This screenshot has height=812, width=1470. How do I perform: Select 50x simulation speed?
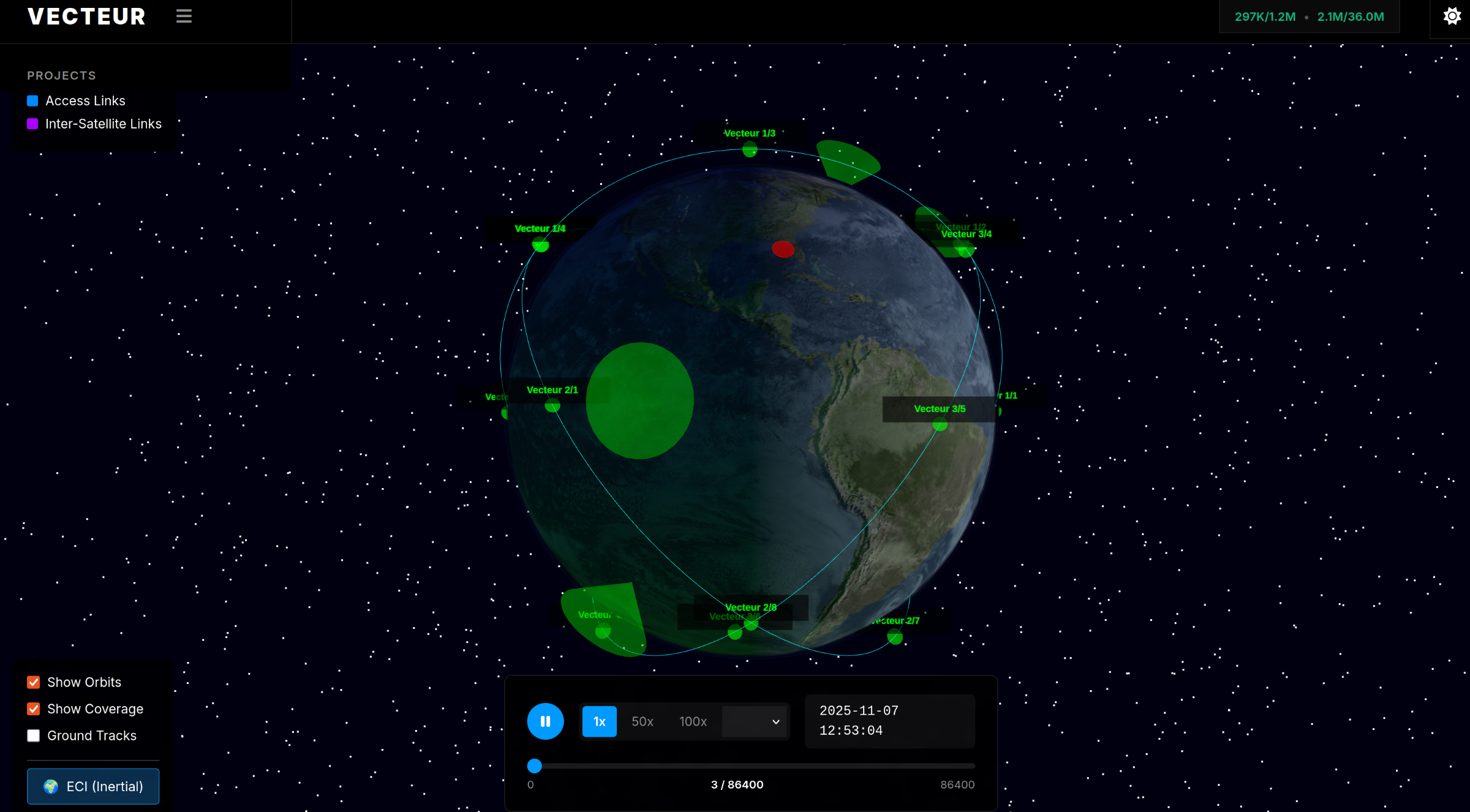641,721
